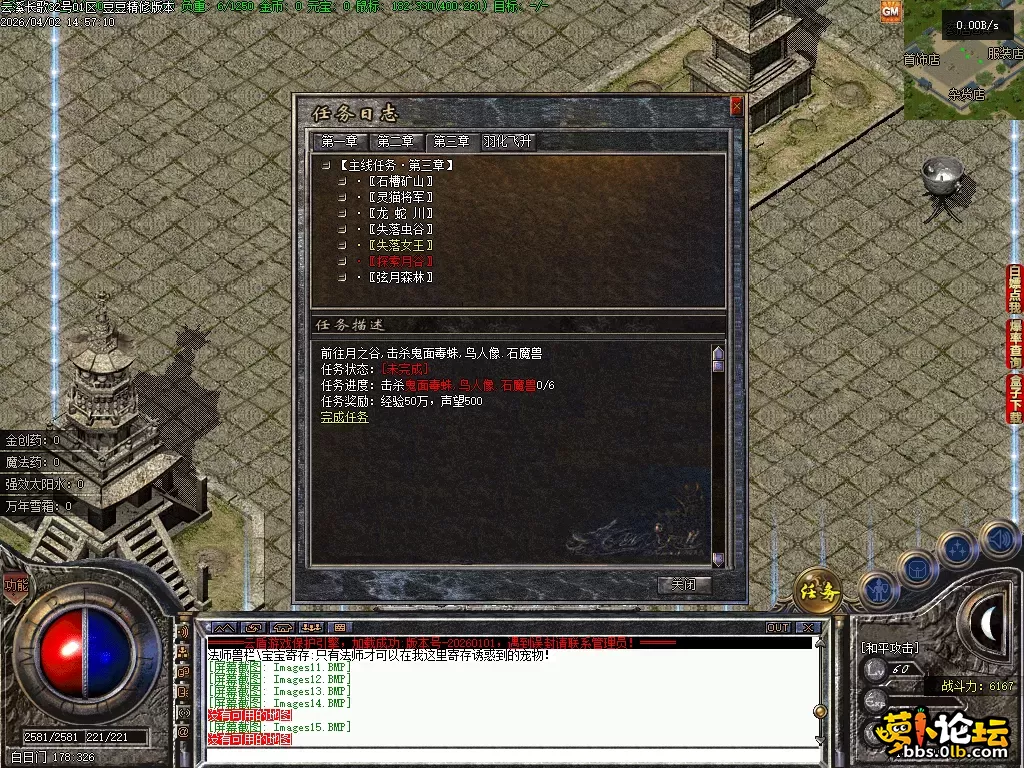Screen dimensions: 1024x768
Task: Select the 灵猫将军 quest entry
Action: tap(401, 197)
